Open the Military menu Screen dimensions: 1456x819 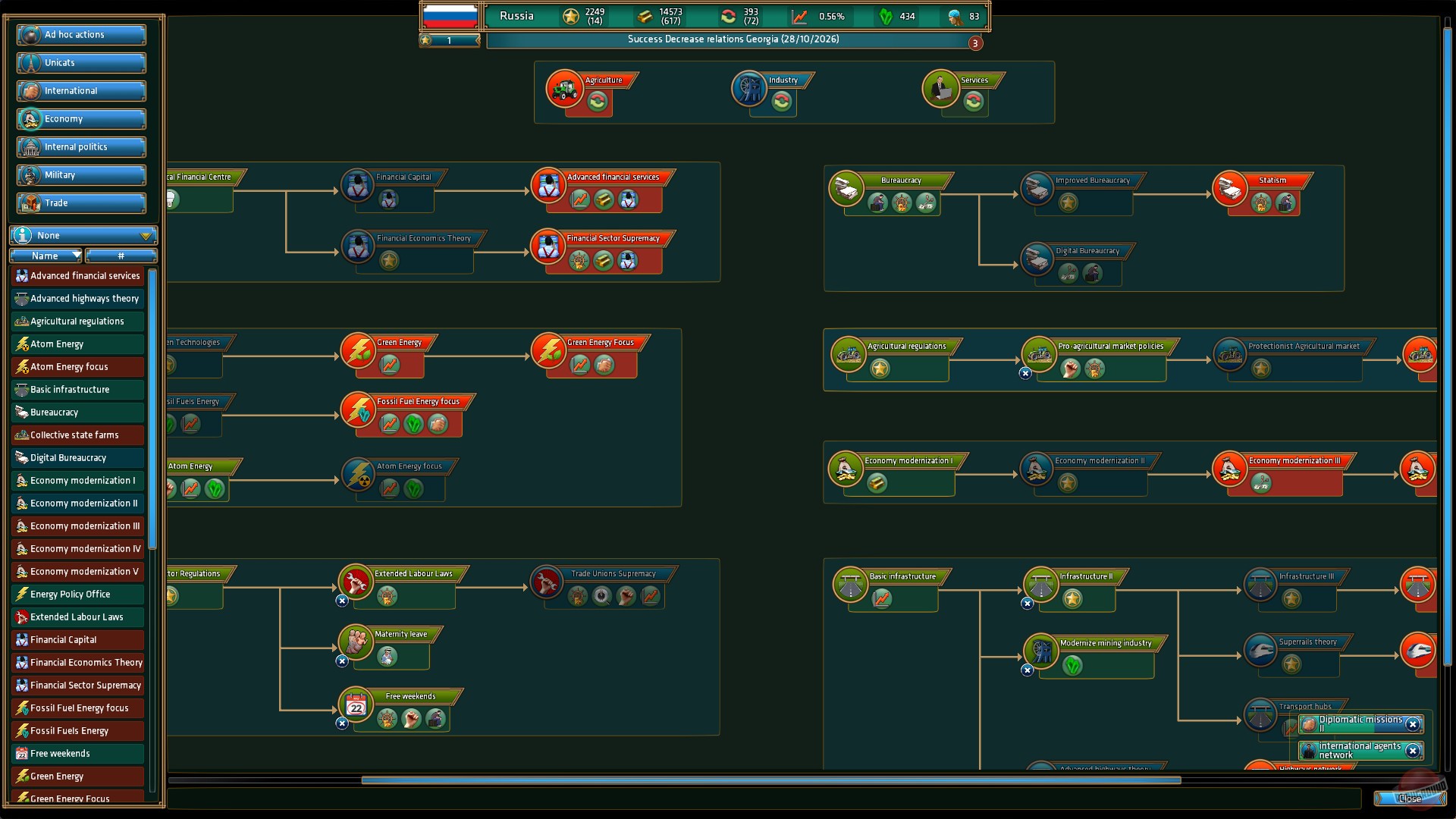point(80,174)
